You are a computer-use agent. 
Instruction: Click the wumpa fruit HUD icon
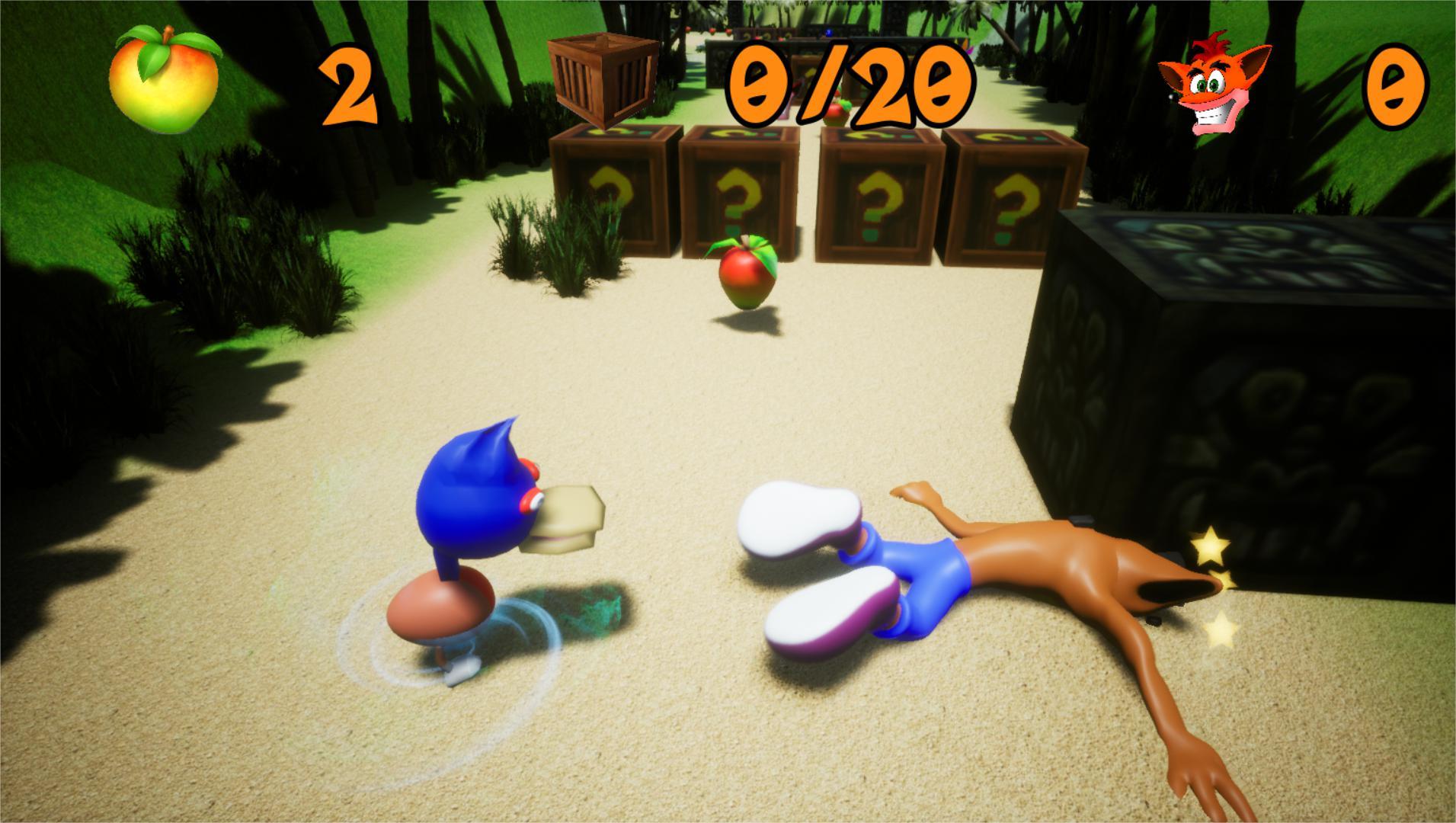click(164, 80)
